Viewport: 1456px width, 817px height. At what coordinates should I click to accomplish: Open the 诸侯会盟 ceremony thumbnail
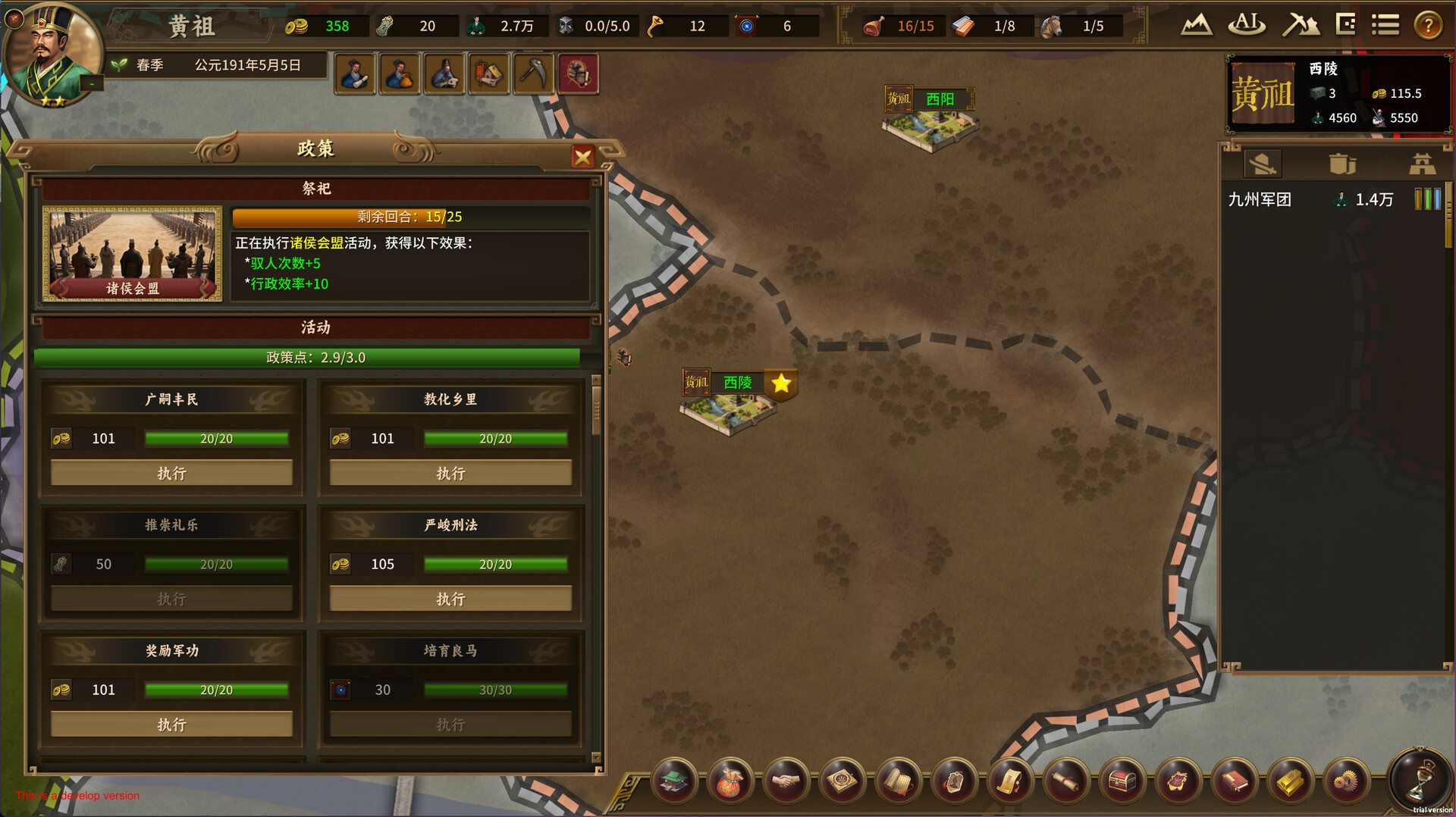(x=132, y=253)
